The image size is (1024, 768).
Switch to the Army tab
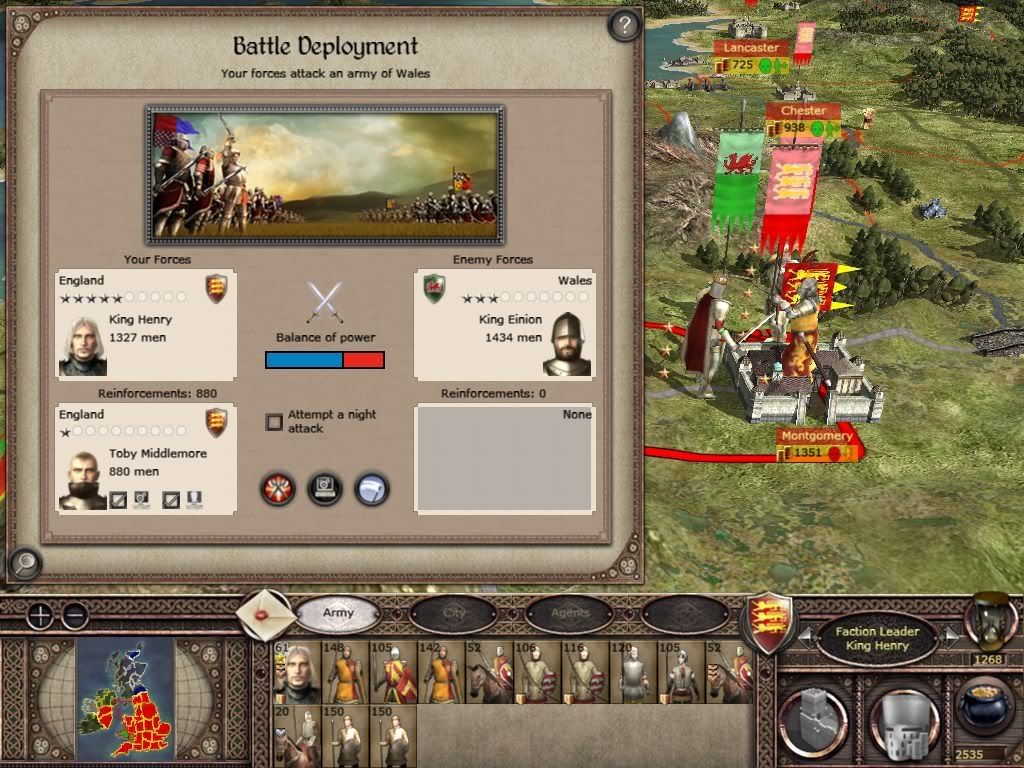338,613
